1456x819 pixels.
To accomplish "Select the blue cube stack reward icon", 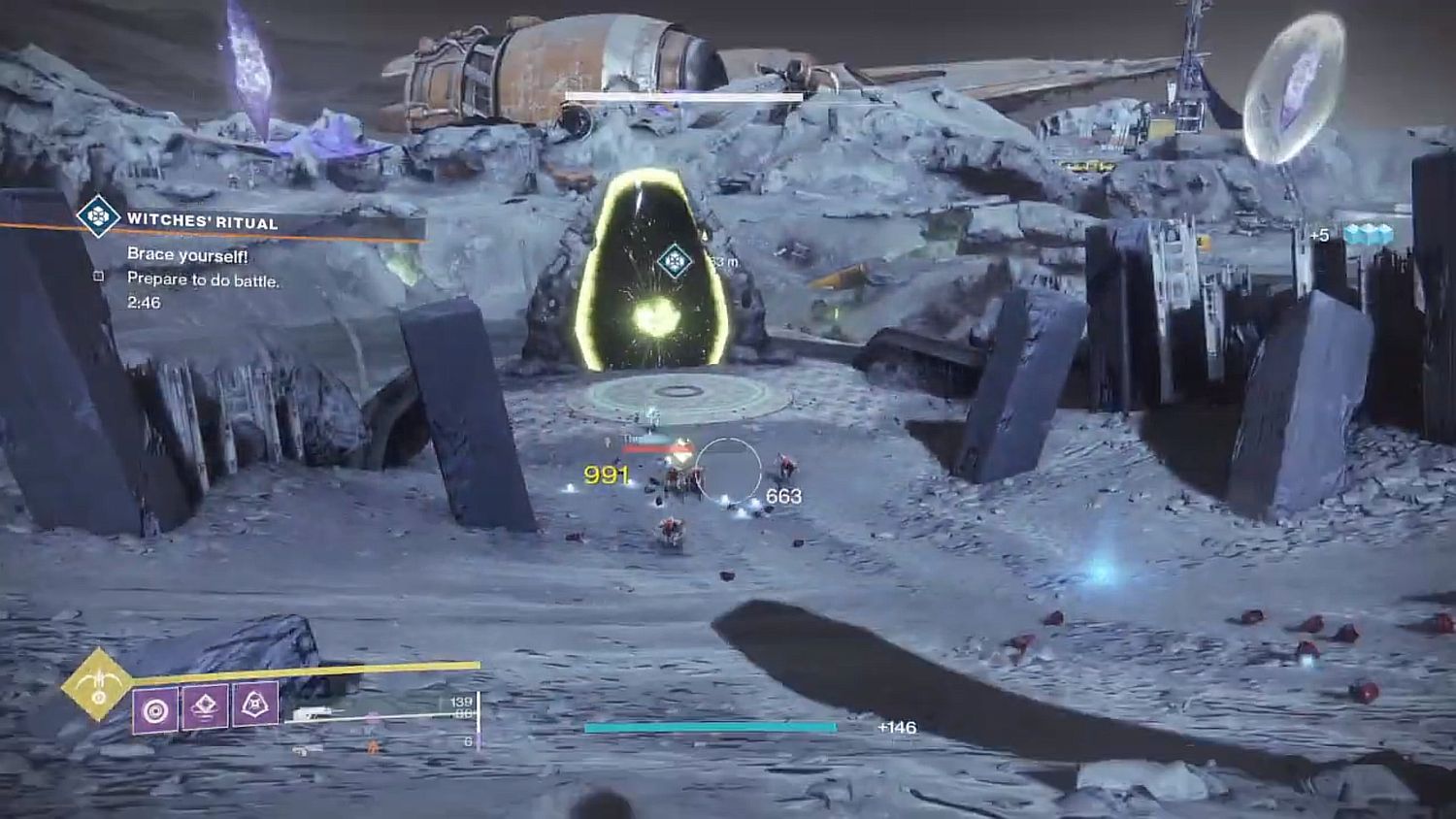I will click(1368, 235).
